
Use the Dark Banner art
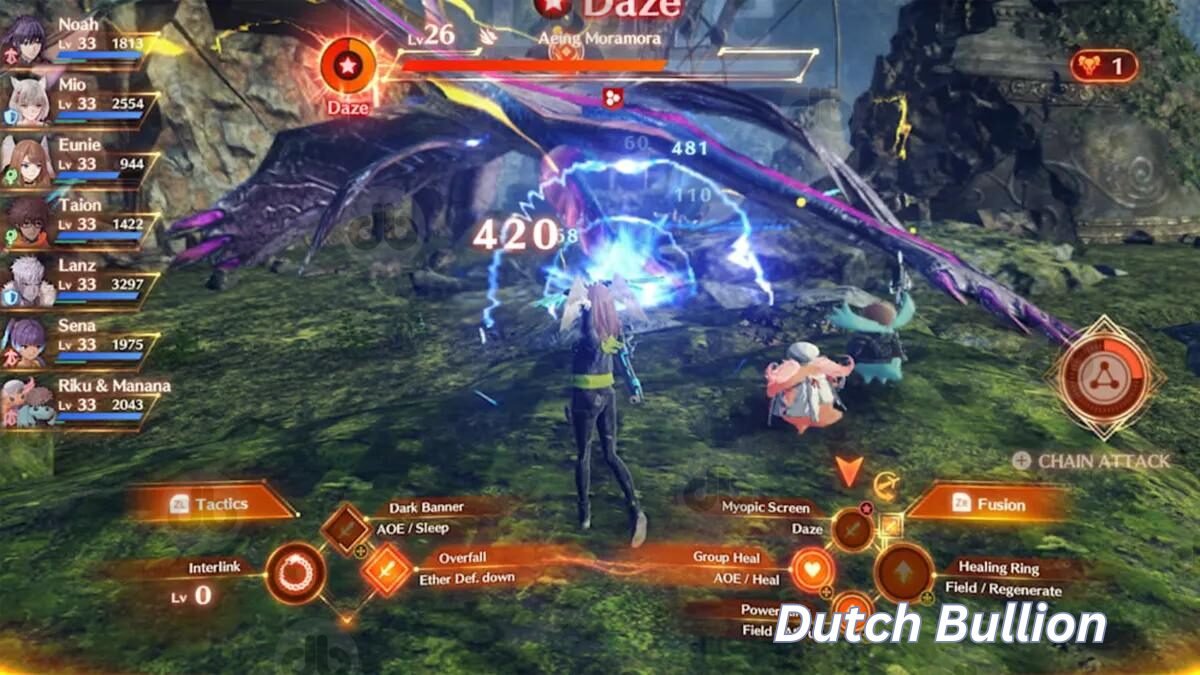coord(346,527)
